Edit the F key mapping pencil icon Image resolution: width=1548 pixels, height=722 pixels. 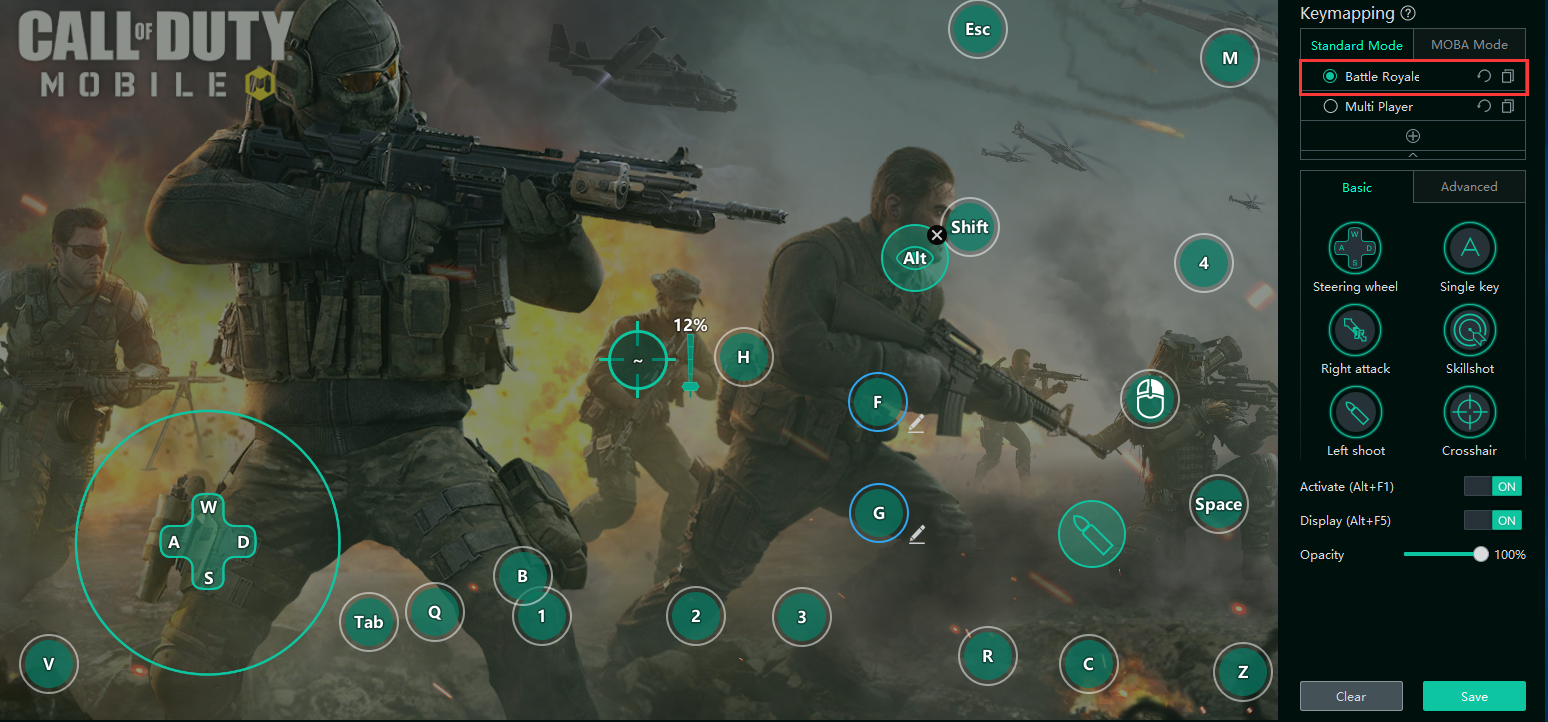click(917, 424)
